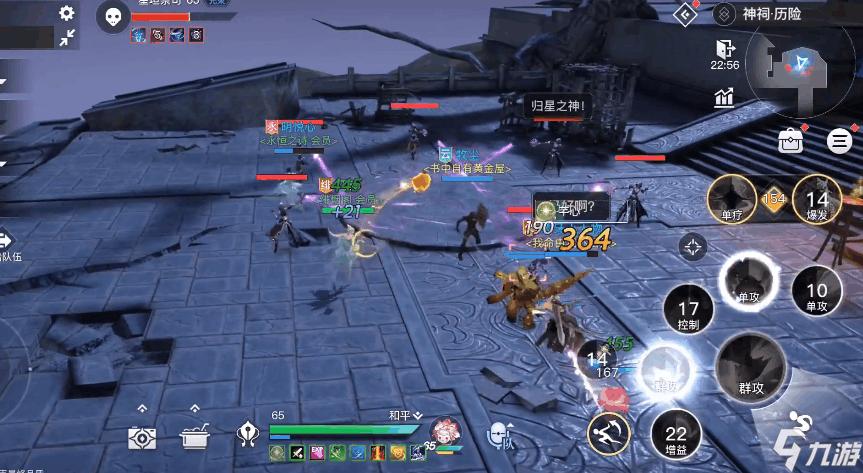863x473 pixels.
Task: Open the three-line main menu
Action: coord(838,141)
